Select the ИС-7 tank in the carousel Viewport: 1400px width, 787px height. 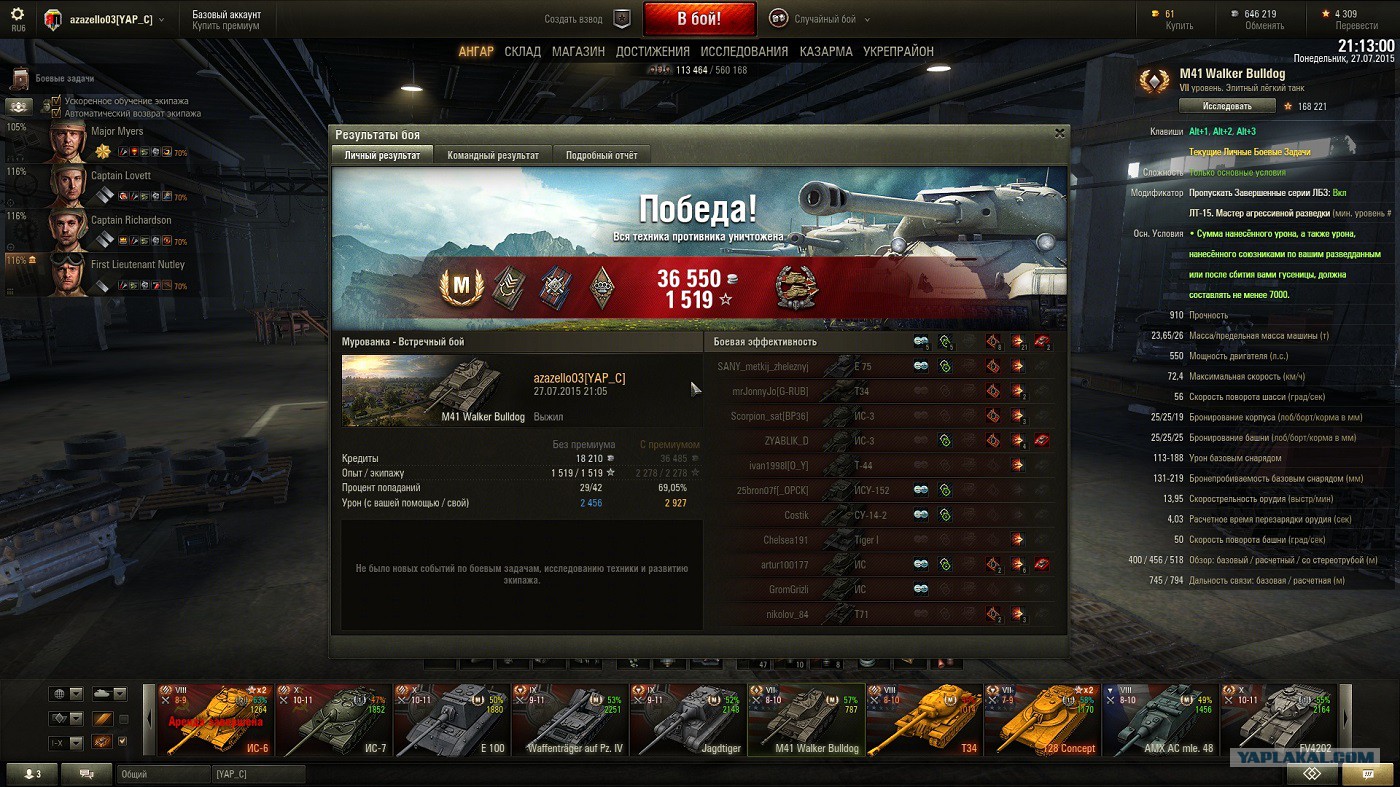[334, 719]
